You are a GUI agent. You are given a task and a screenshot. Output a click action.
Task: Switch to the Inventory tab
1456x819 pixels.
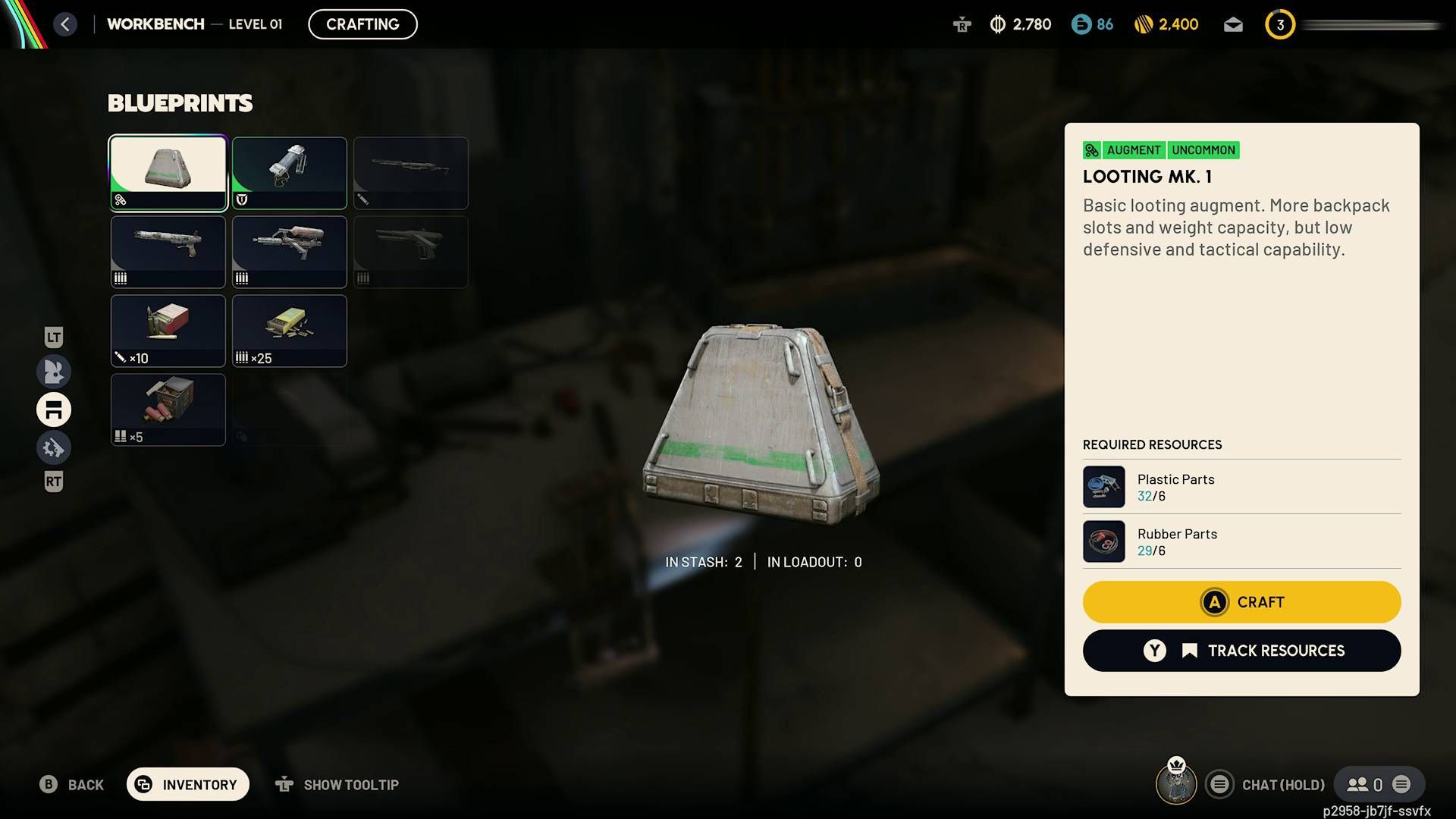(187, 784)
